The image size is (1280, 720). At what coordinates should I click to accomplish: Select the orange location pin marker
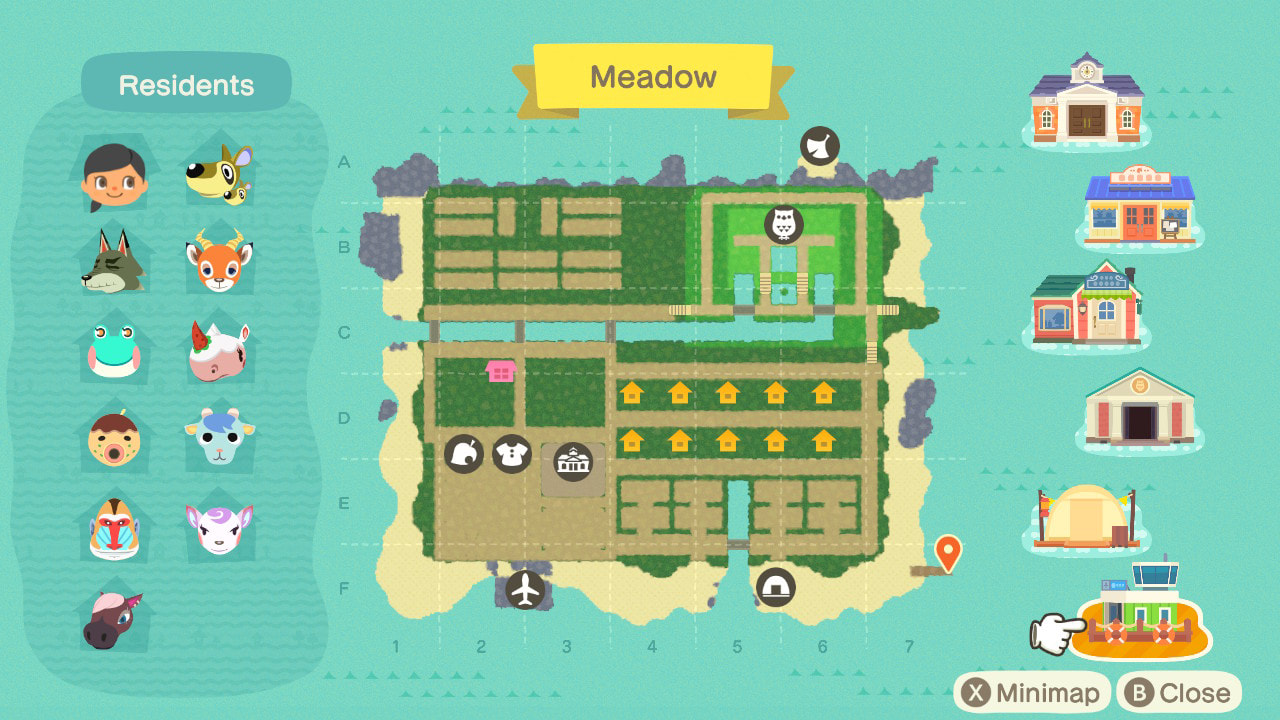coord(948,552)
